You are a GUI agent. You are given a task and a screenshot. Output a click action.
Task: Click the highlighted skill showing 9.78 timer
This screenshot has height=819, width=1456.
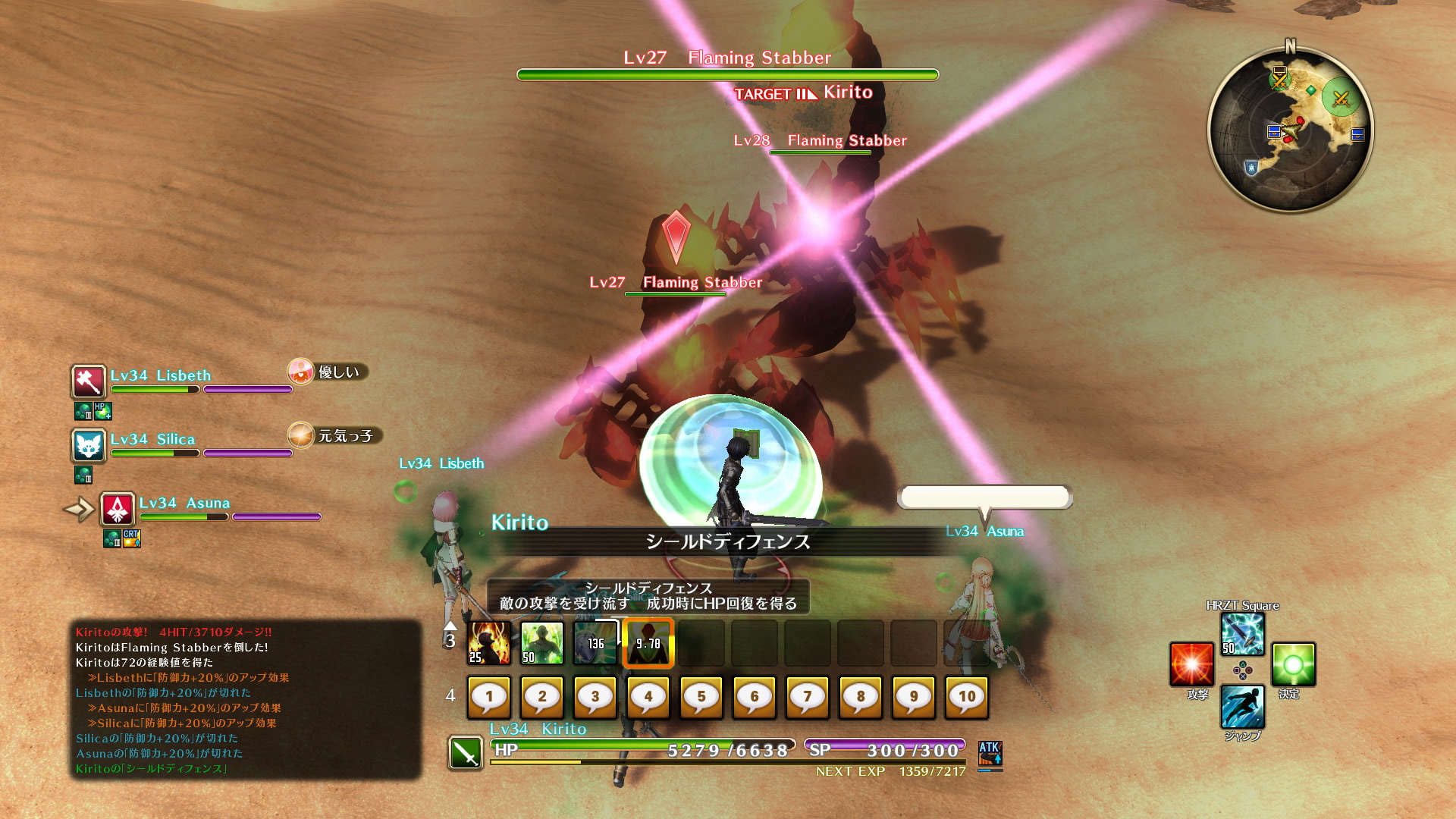(648, 643)
